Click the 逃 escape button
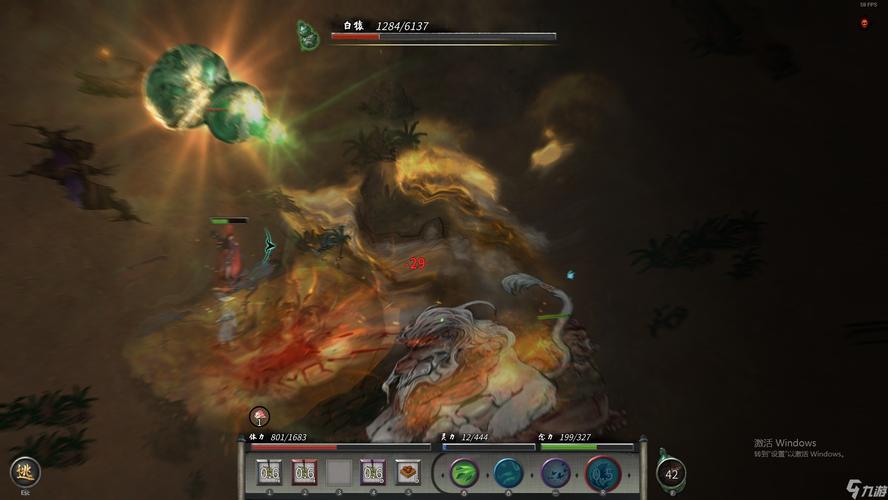 [x=24, y=472]
